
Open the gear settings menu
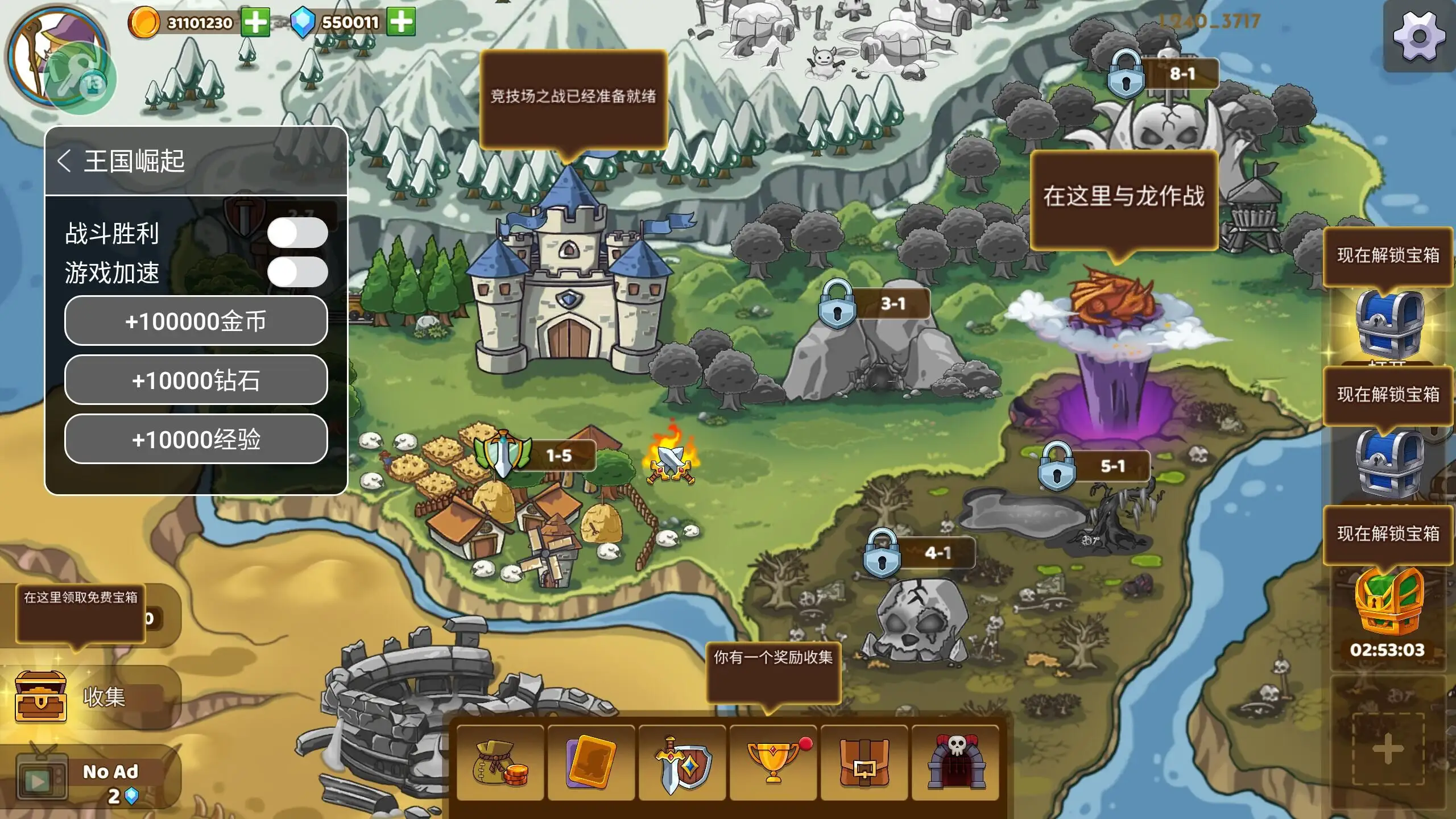pos(1419,37)
